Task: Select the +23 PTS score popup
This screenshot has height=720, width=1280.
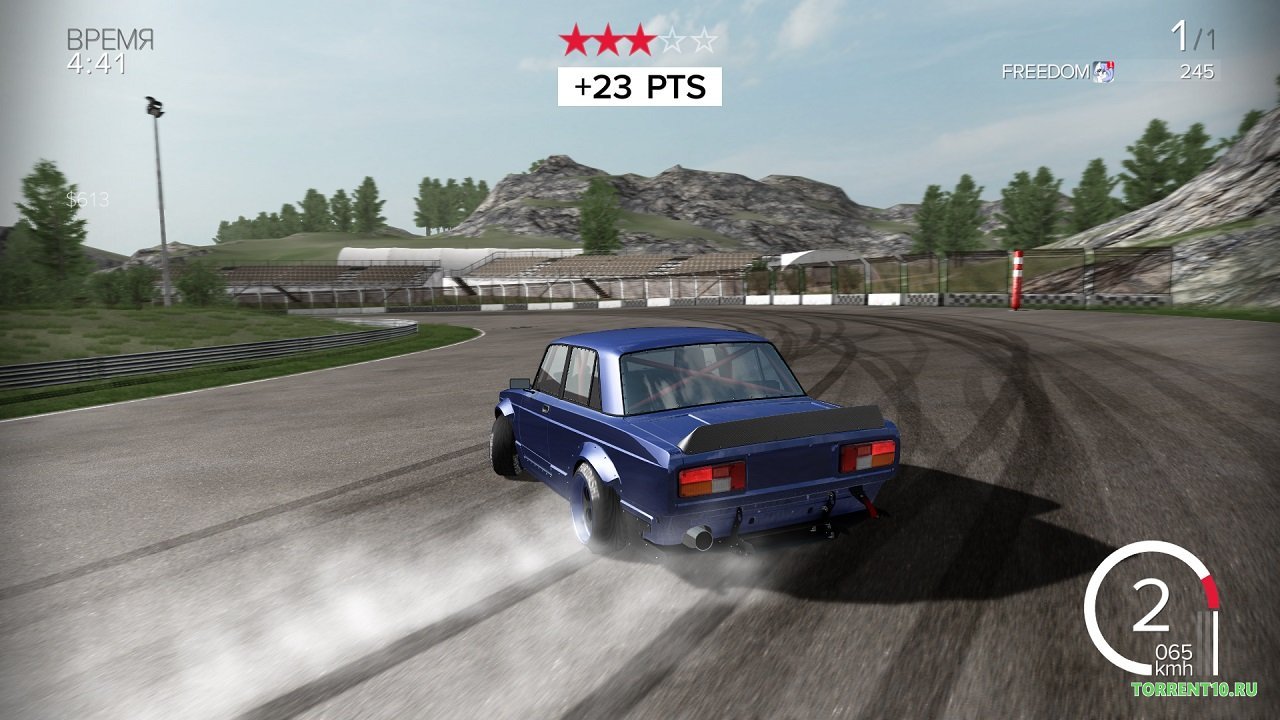Action: coord(641,85)
